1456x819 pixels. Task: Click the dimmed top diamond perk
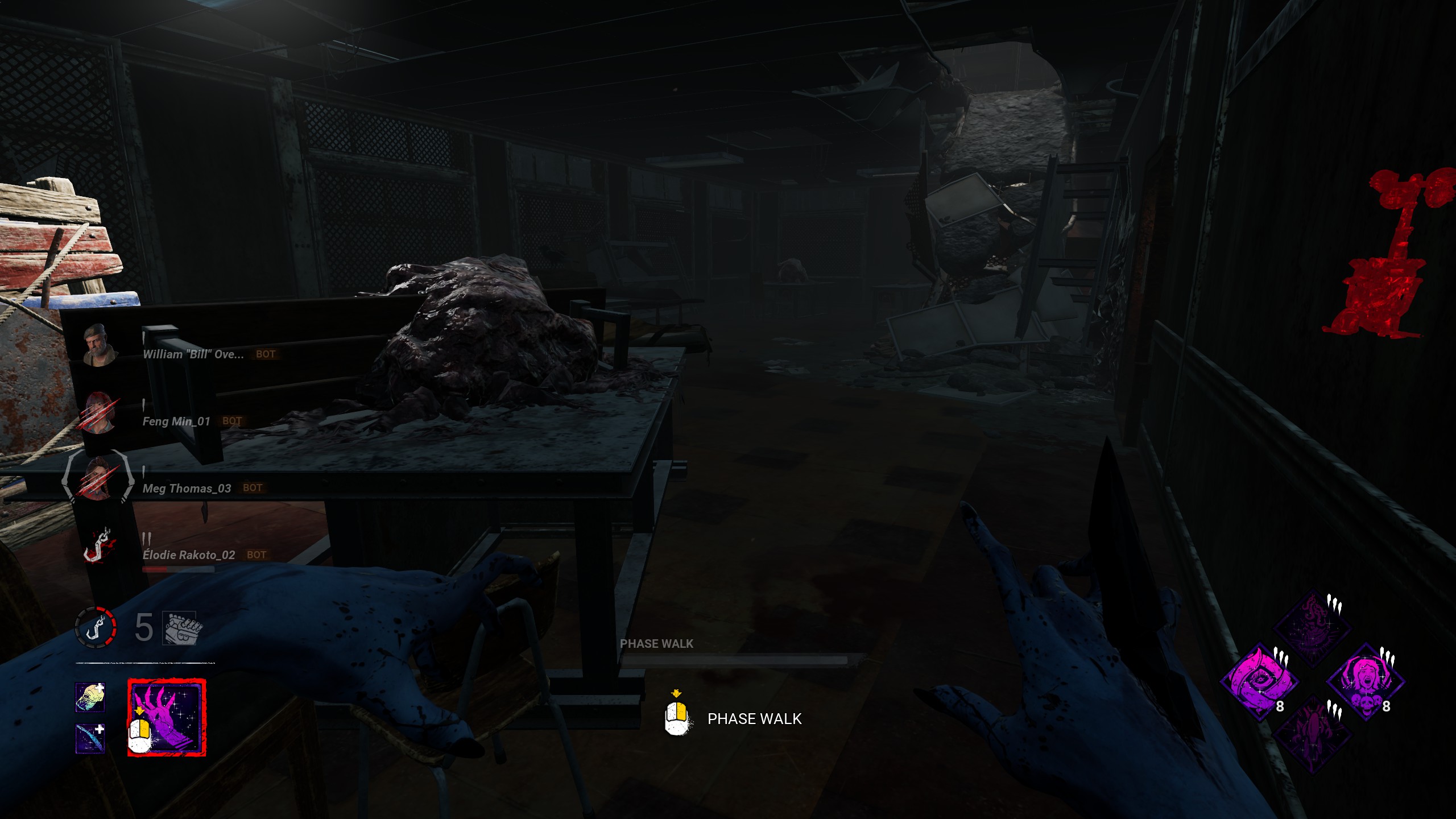(1312, 628)
